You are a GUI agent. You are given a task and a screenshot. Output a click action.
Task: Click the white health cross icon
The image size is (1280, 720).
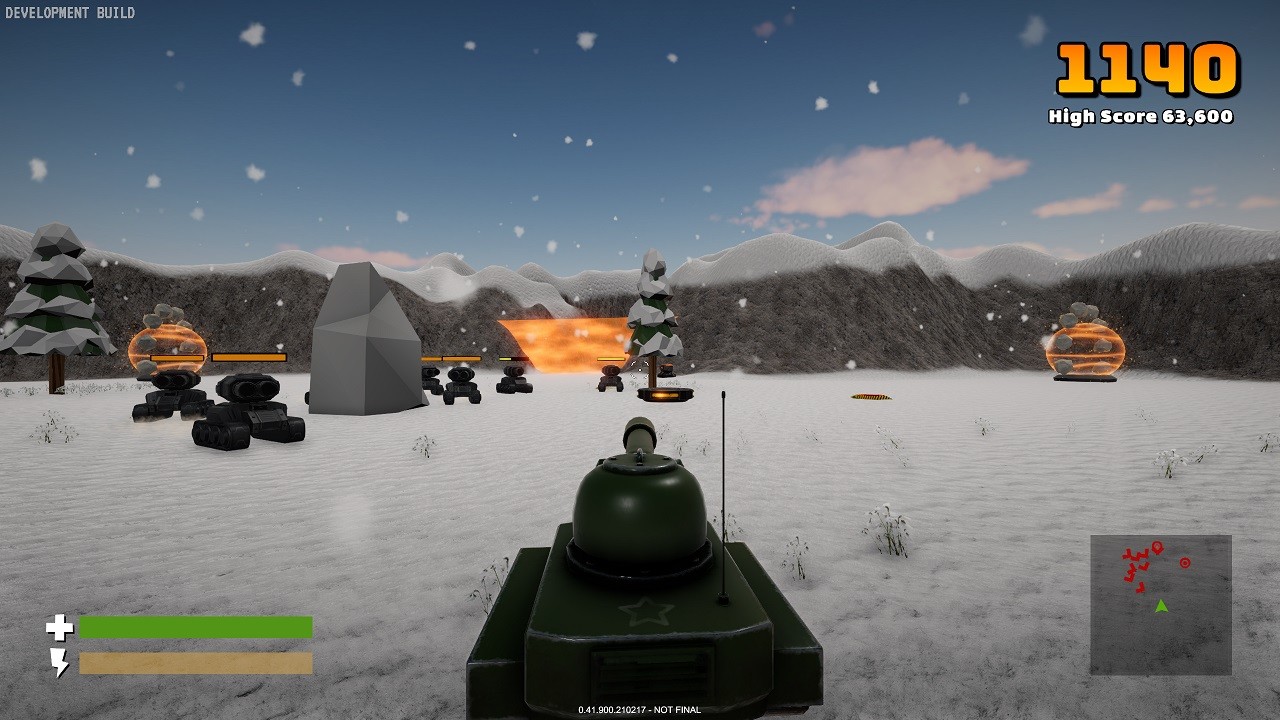tap(61, 626)
